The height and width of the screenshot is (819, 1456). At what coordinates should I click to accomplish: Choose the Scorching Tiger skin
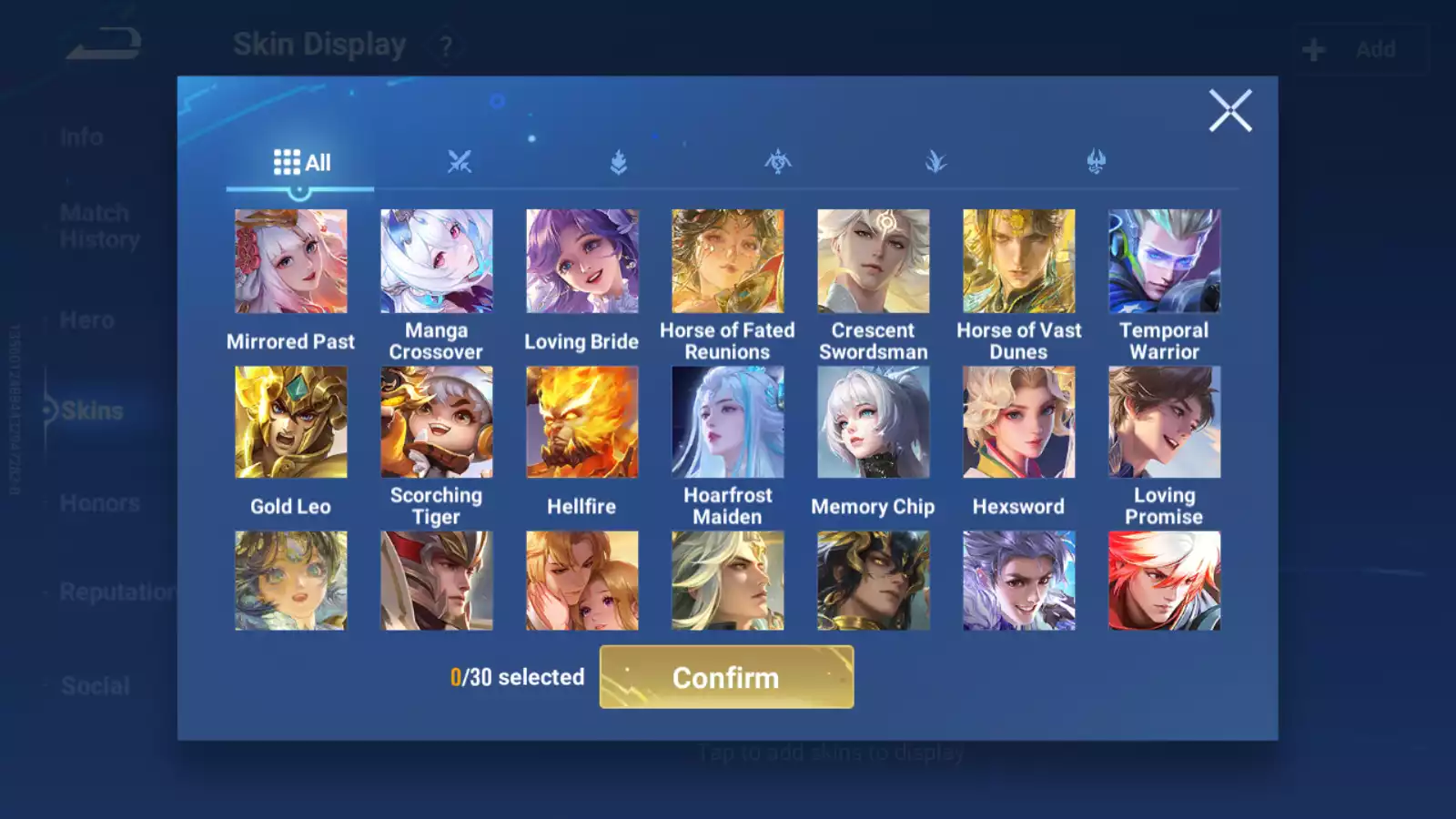(x=437, y=422)
